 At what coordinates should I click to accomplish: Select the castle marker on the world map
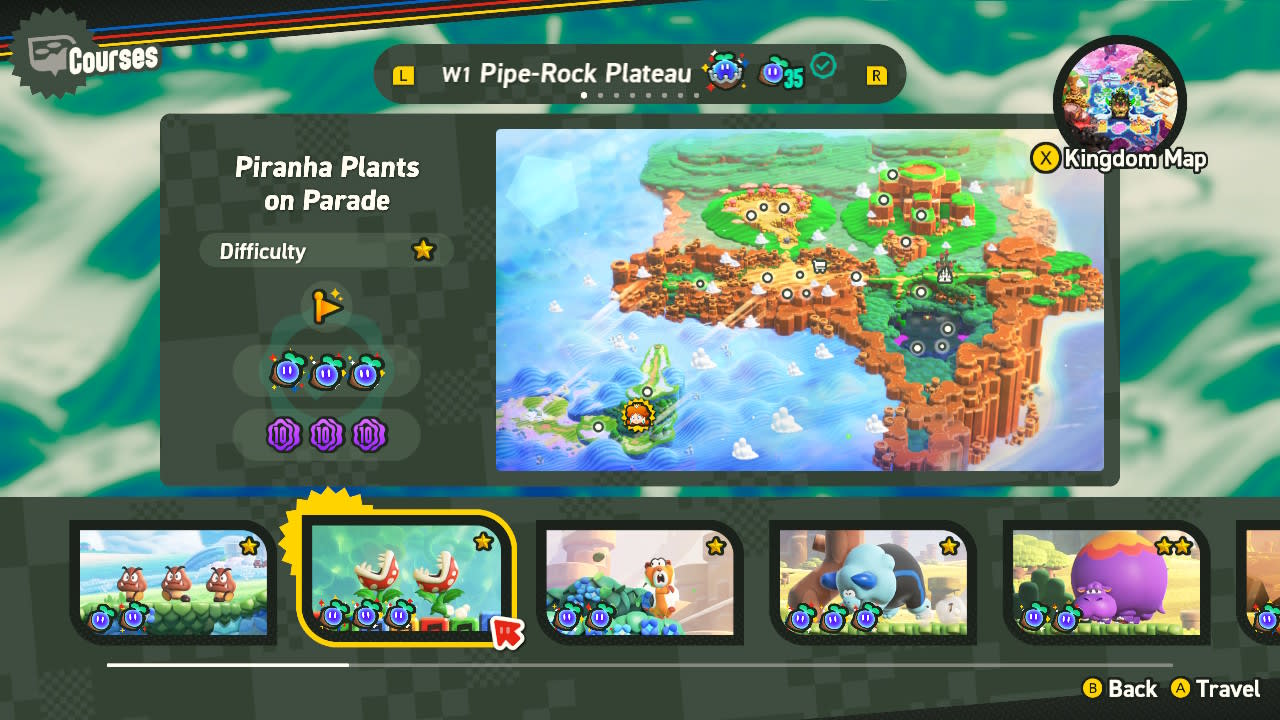[x=943, y=270]
